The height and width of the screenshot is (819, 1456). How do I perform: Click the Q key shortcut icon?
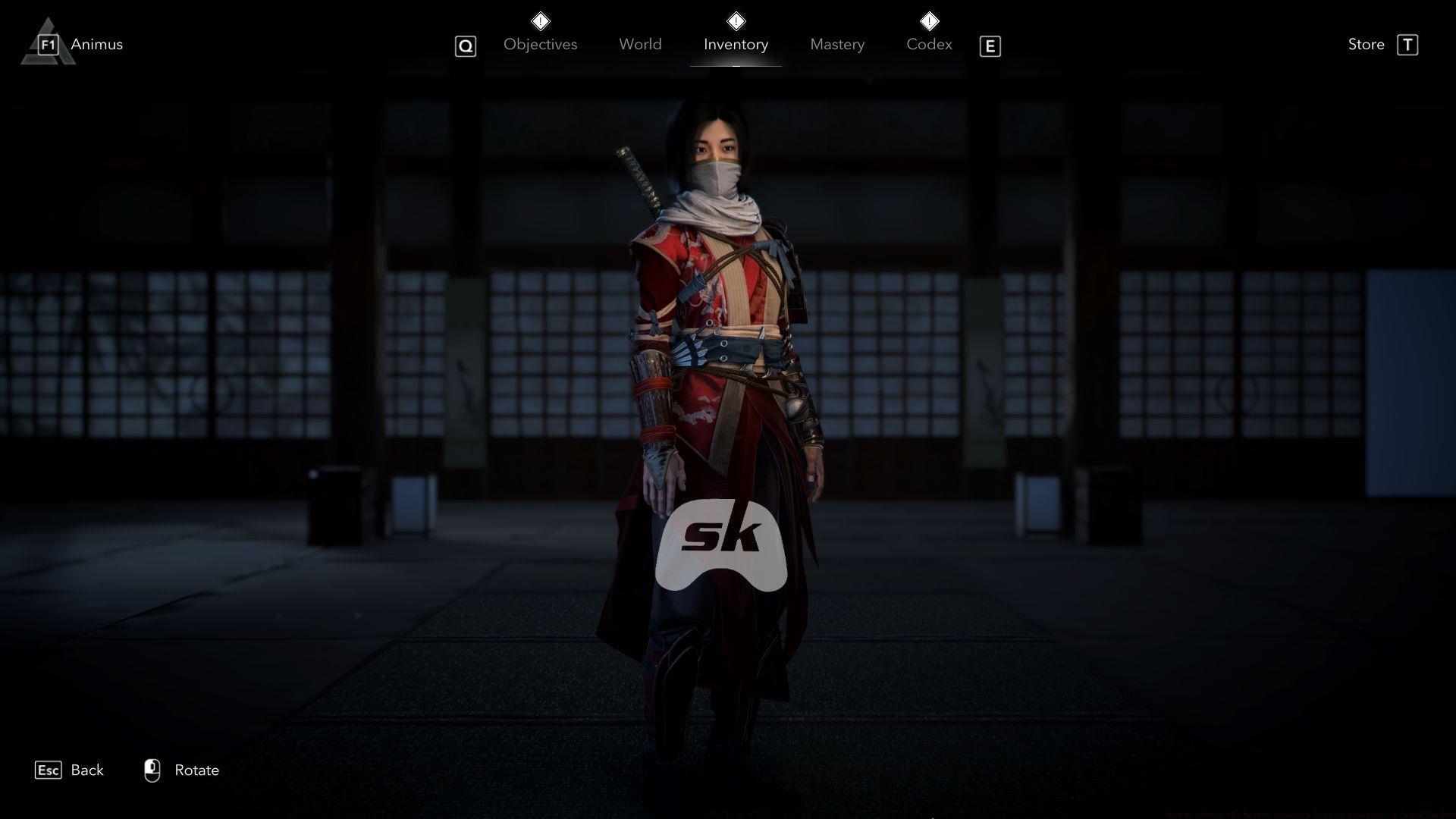[465, 45]
